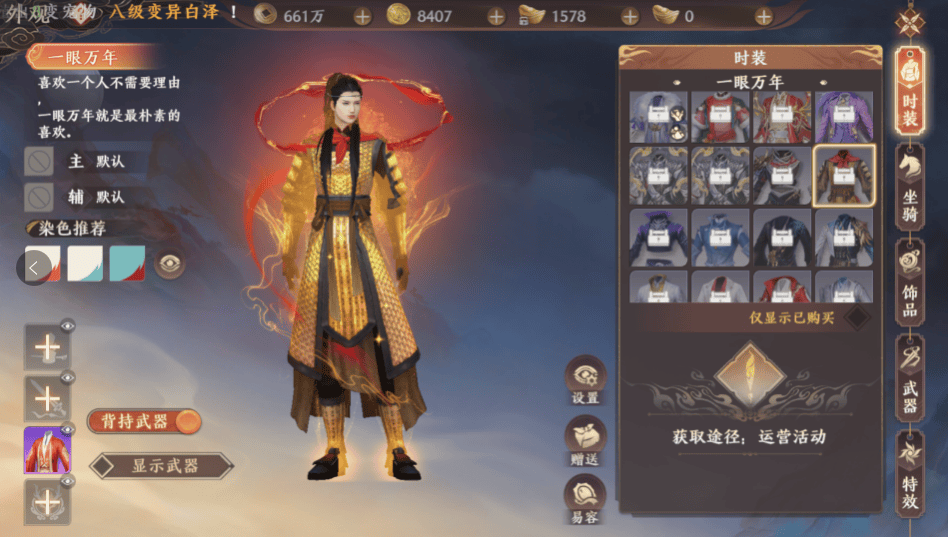Image resolution: width=948 pixels, height=537 pixels.
Task: Select the red outfit equipment slot
Action: coord(47,450)
